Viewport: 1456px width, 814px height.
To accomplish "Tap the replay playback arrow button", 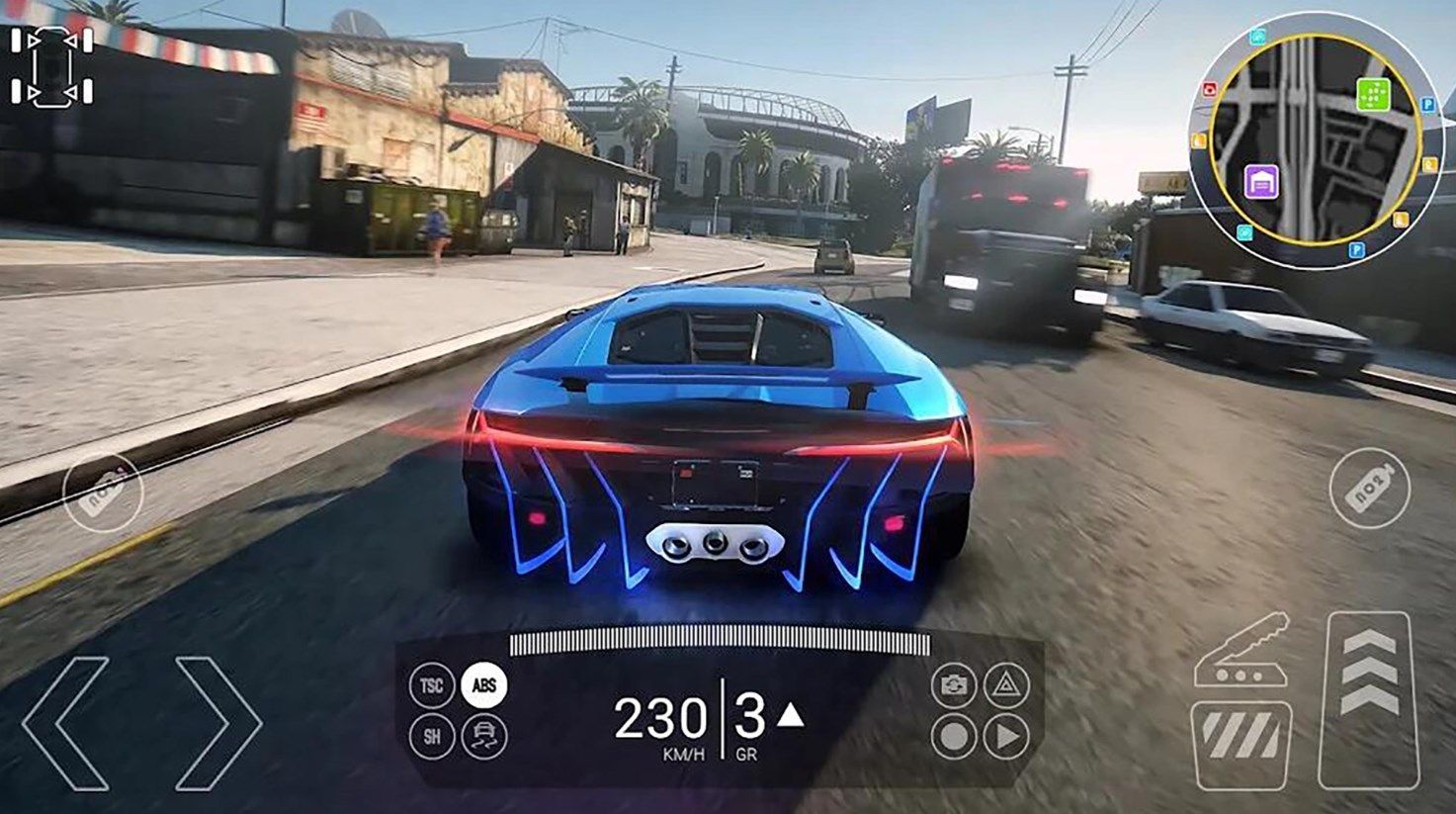I will click(1008, 735).
